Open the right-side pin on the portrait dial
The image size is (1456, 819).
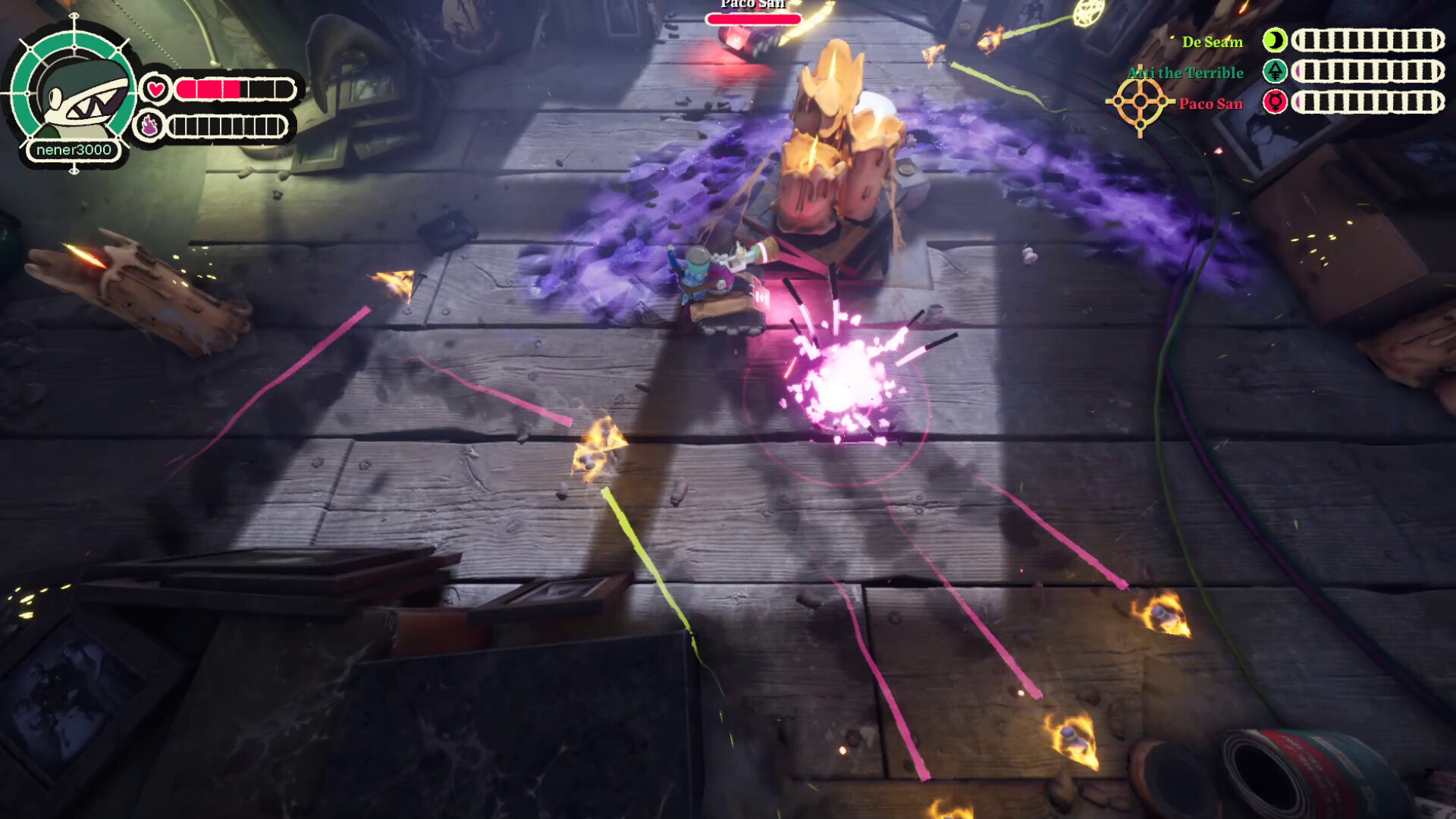pyautogui.click(x=133, y=93)
